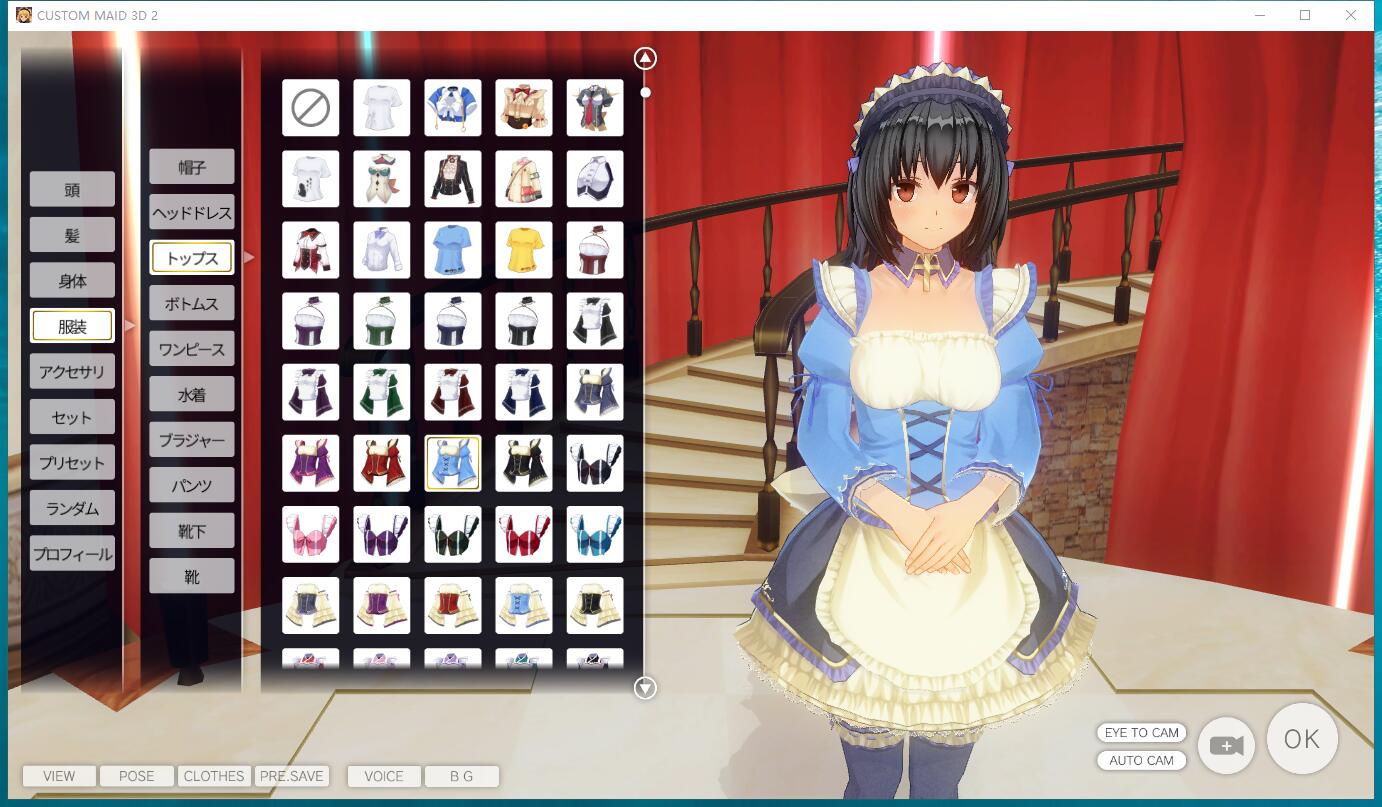Save preset with PRE.SAVE
This screenshot has width=1382, height=807.
[292, 776]
